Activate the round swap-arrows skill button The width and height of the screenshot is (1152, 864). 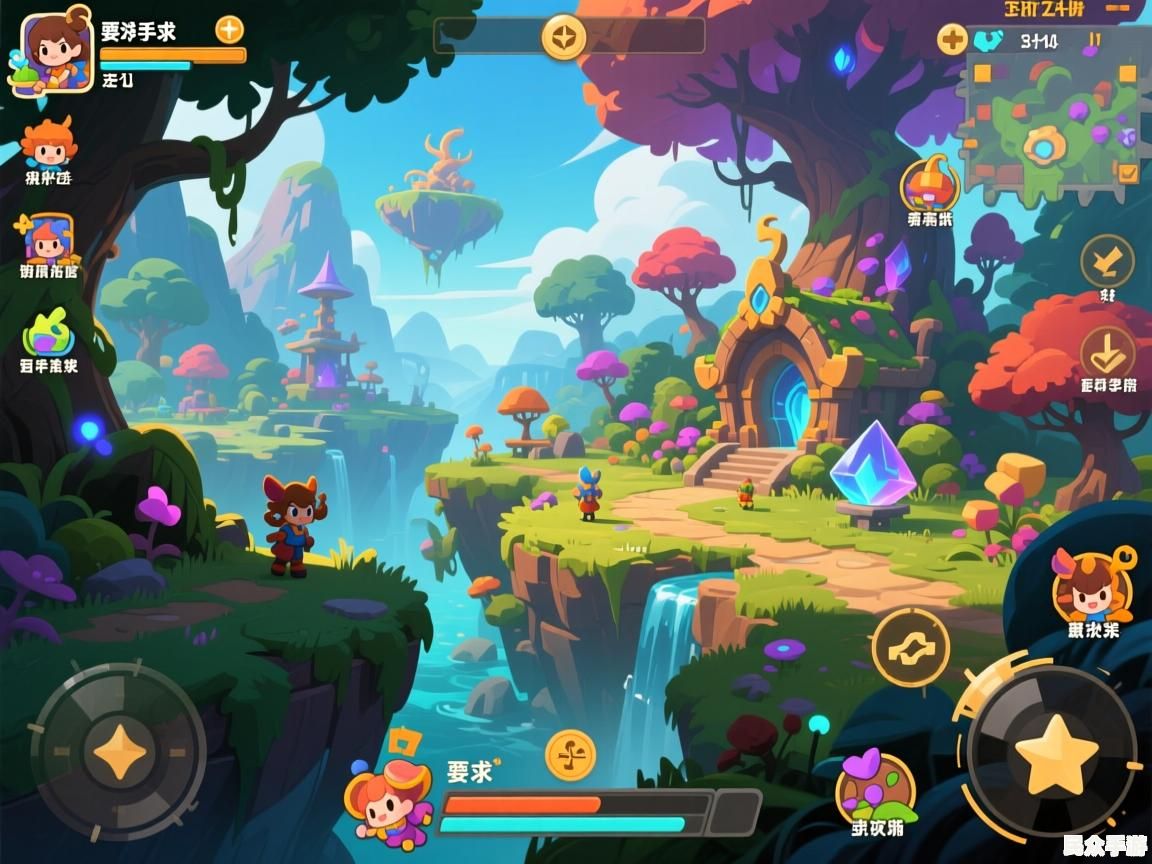pyautogui.click(x=910, y=647)
